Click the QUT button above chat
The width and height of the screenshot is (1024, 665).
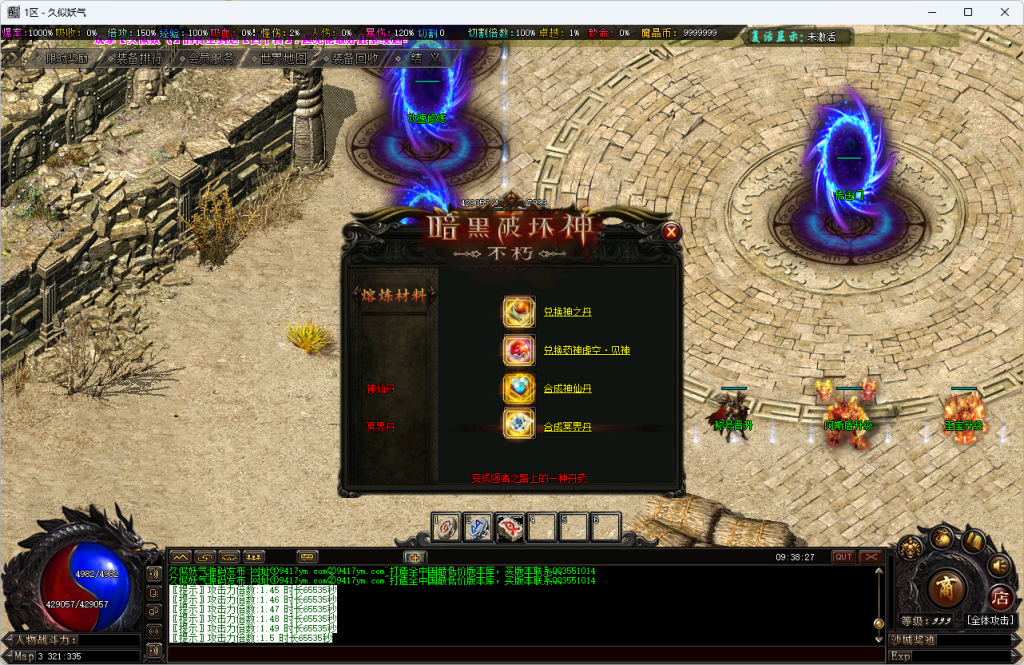[844, 557]
